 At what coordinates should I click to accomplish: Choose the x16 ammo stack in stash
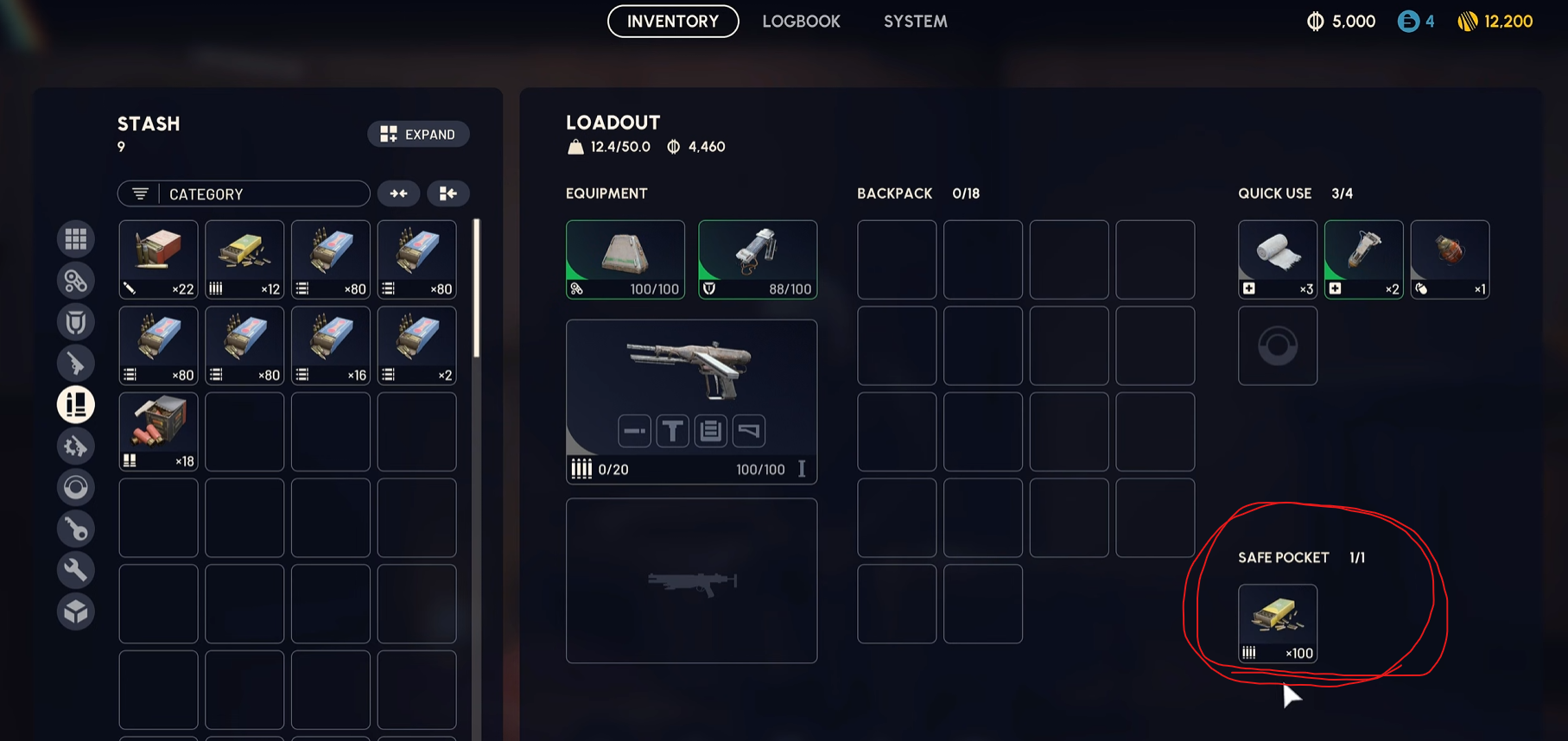pos(331,345)
